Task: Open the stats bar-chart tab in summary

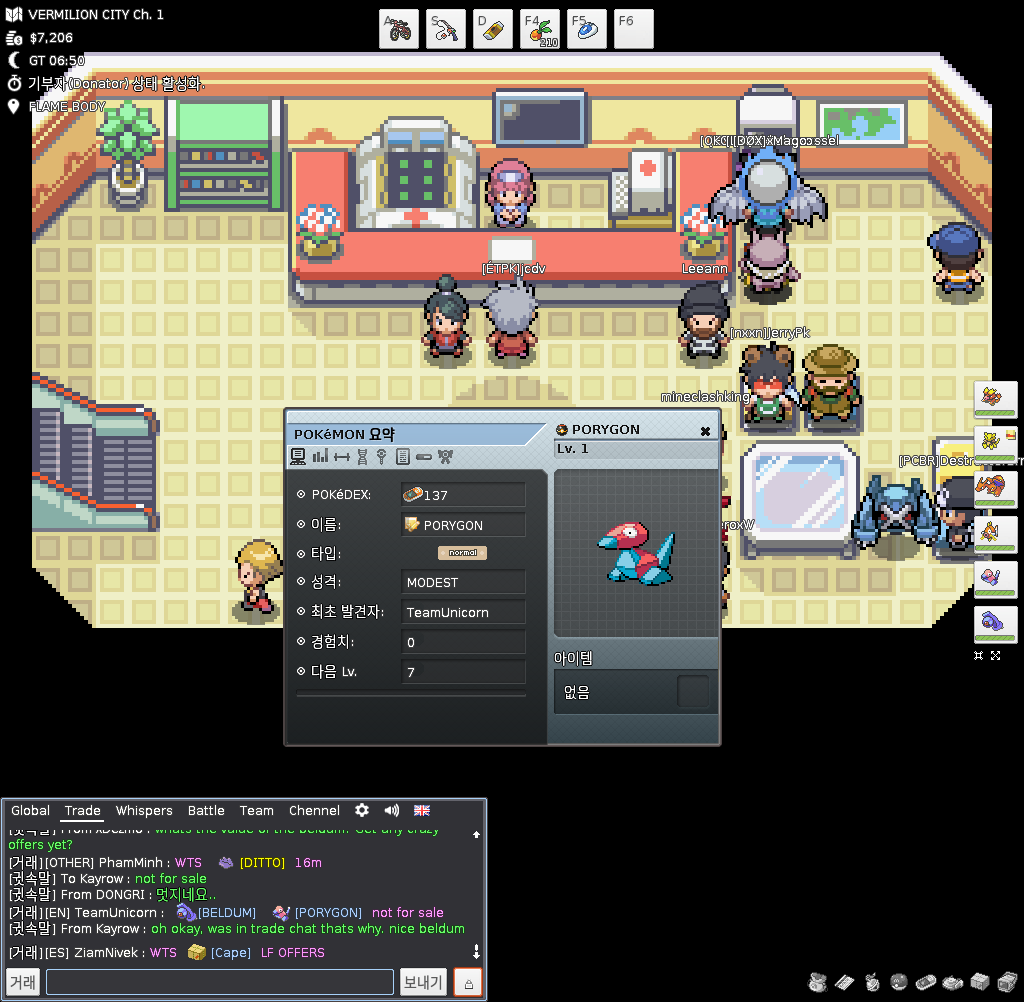Action: point(320,457)
